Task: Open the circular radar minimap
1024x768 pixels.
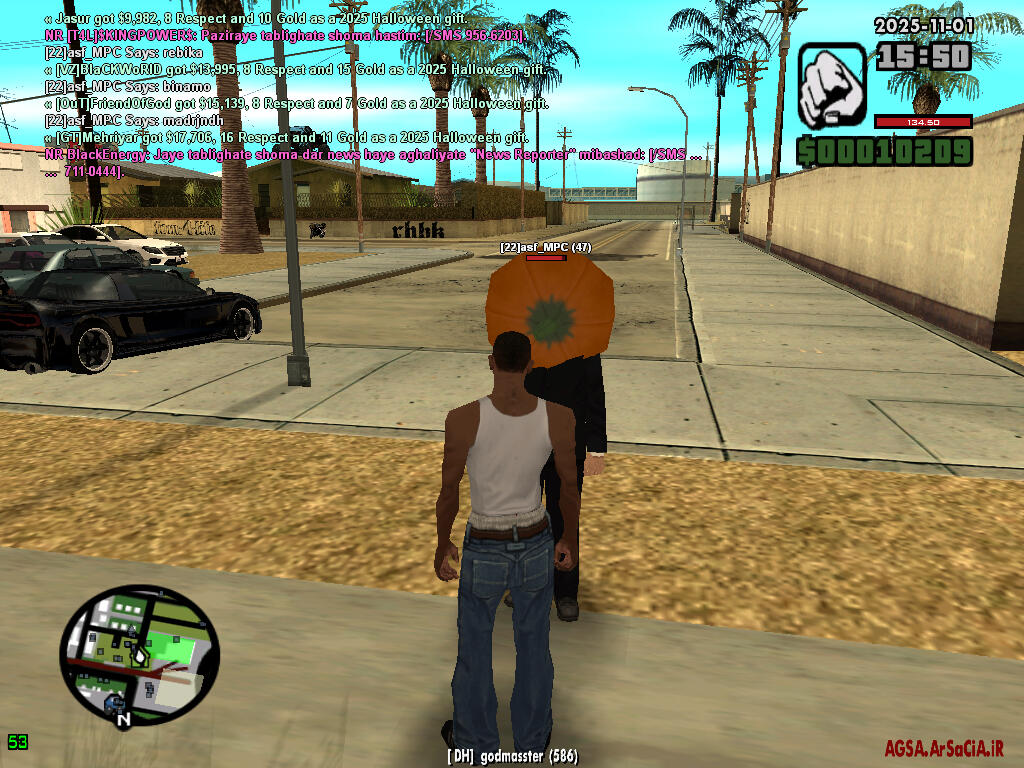Action: click(139, 652)
